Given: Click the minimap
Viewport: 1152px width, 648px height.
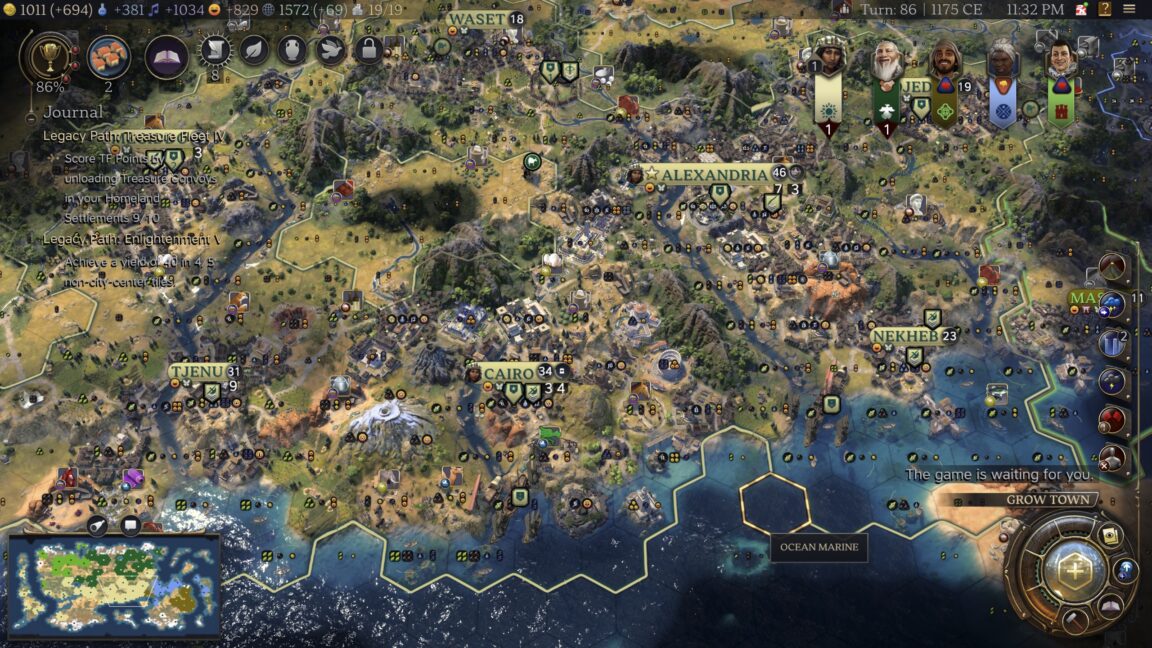Looking at the screenshot, I should (x=114, y=586).
